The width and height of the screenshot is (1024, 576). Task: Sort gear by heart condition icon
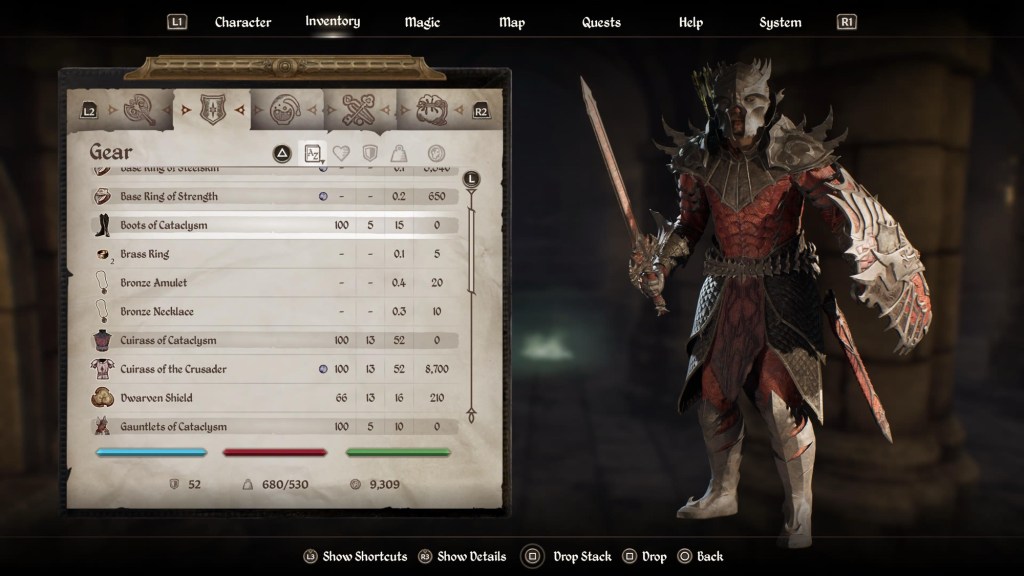341,153
